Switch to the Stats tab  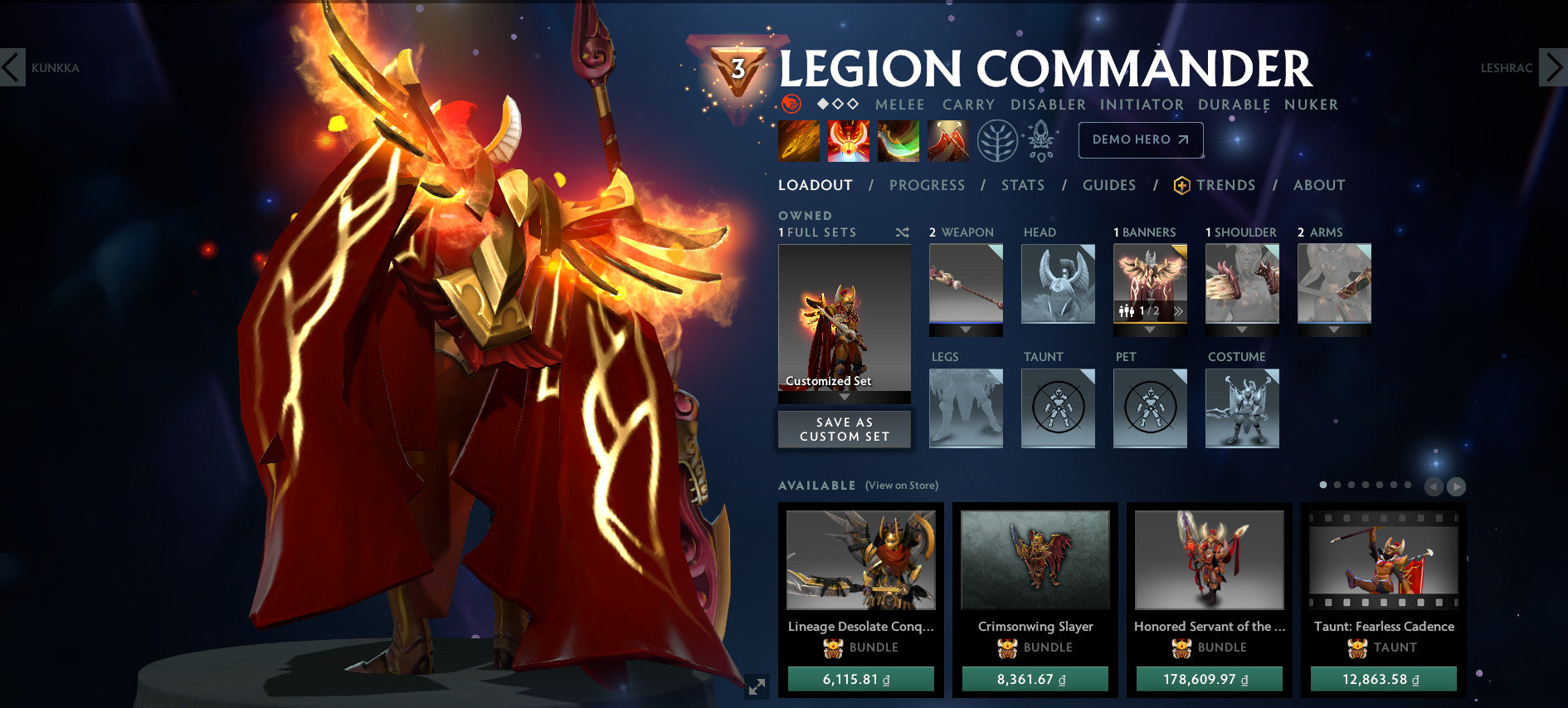(1022, 185)
